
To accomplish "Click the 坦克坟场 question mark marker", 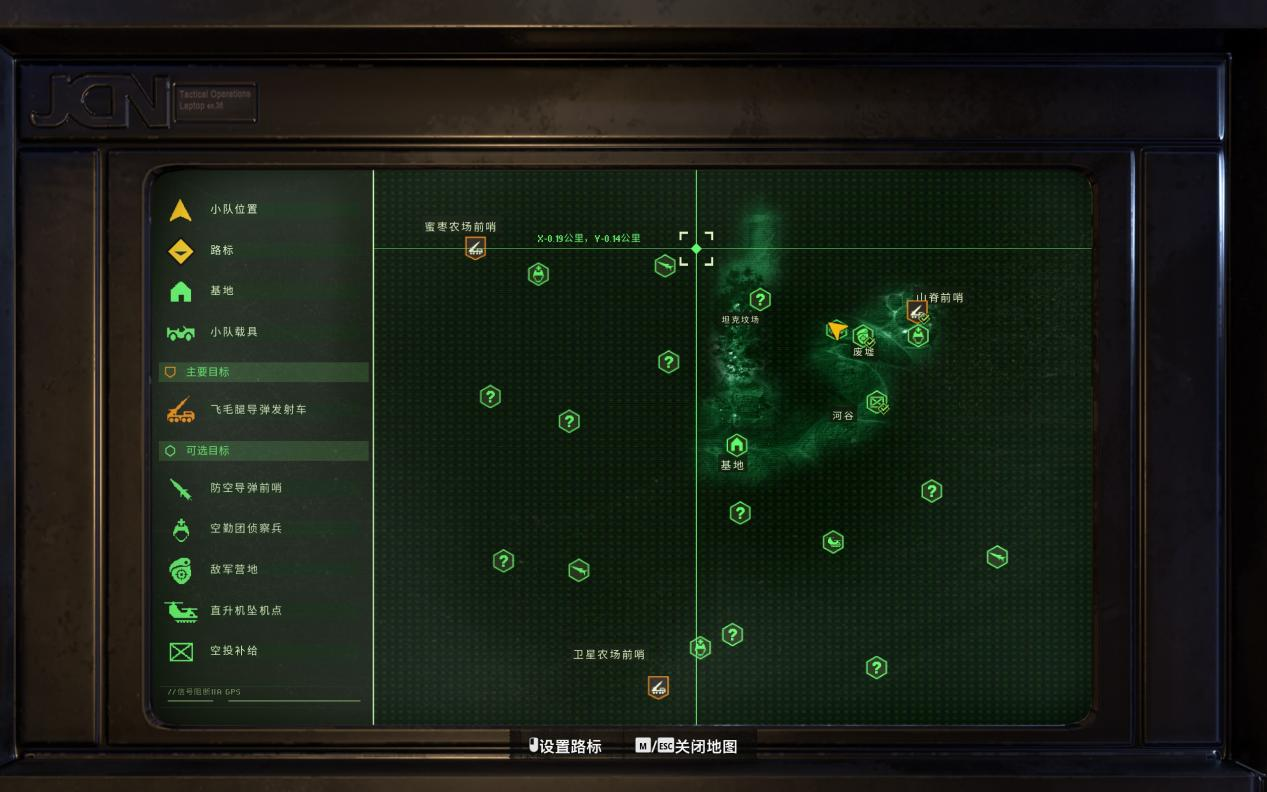I will click(x=760, y=299).
